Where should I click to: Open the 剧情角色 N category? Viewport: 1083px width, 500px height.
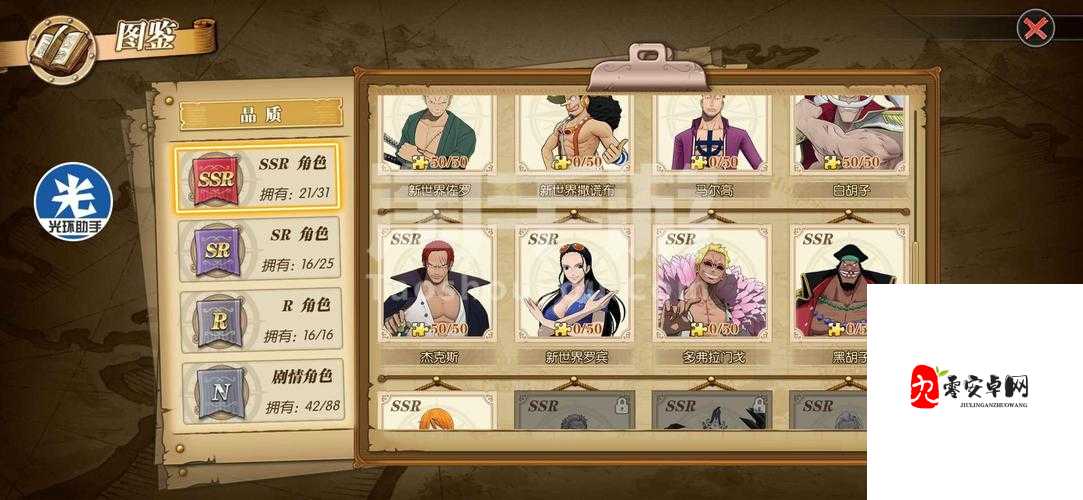tap(258, 391)
